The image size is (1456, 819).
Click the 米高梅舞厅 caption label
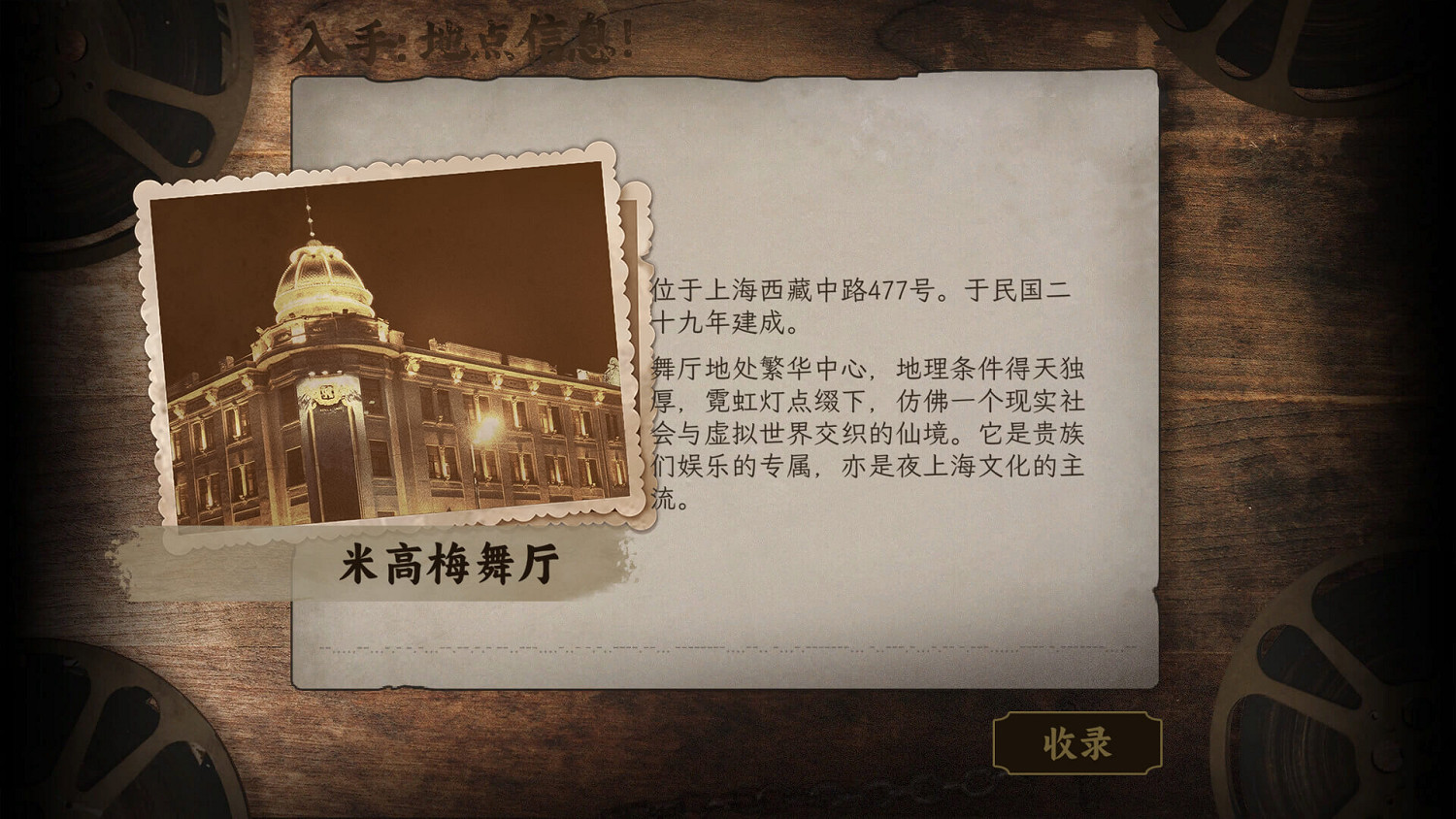[451, 561]
